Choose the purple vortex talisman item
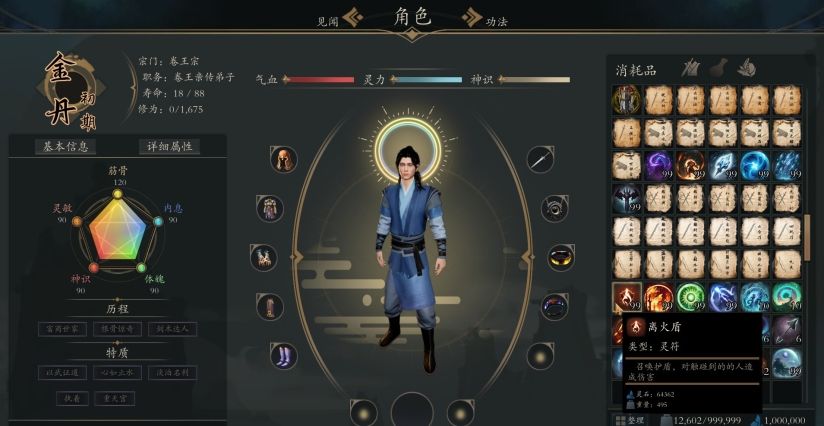Screen dimensions: 824x426 coord(660,165)
